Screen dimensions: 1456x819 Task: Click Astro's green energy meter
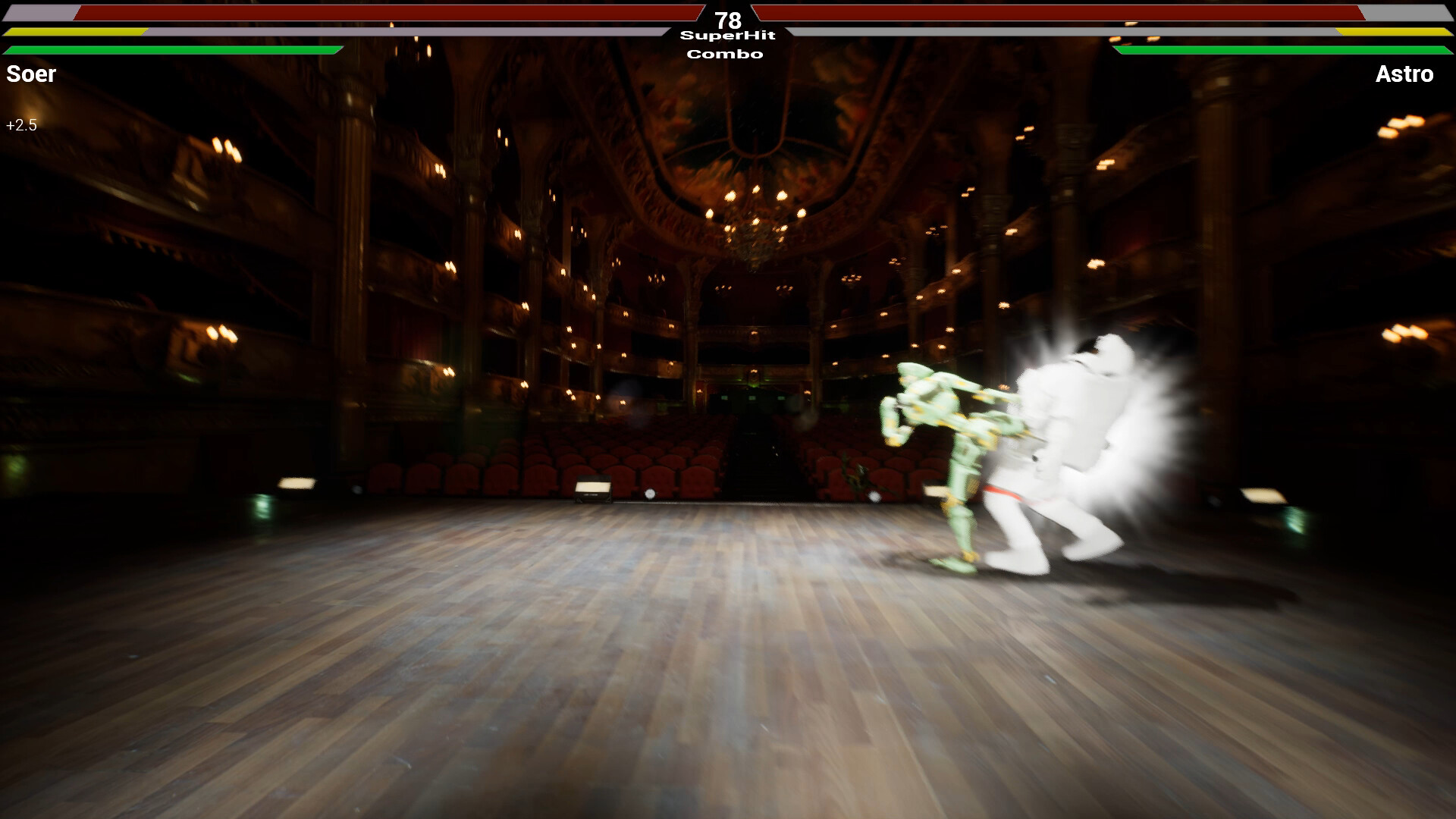[1282, 50]
